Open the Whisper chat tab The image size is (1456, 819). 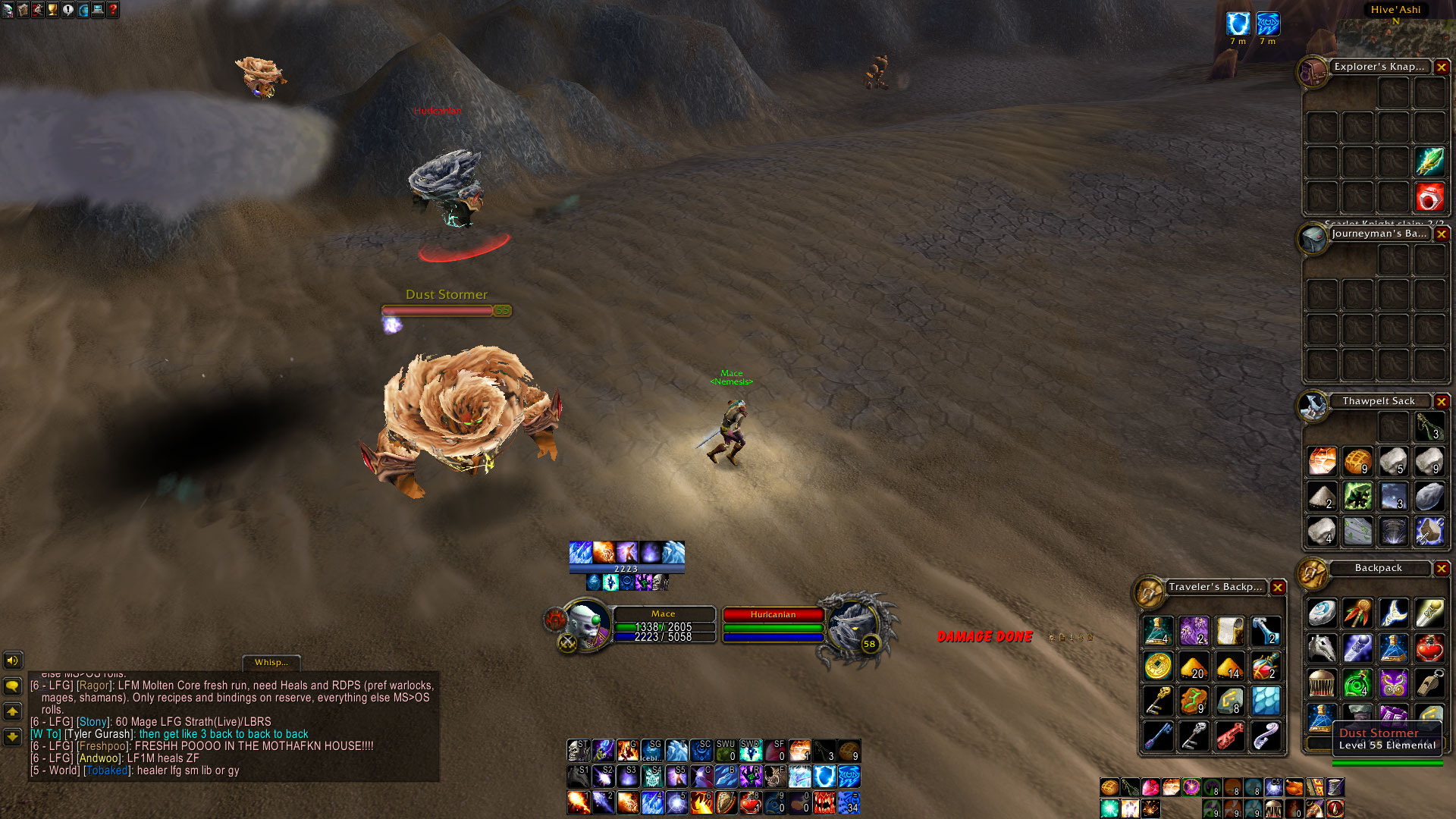click(x=271, y=662)
